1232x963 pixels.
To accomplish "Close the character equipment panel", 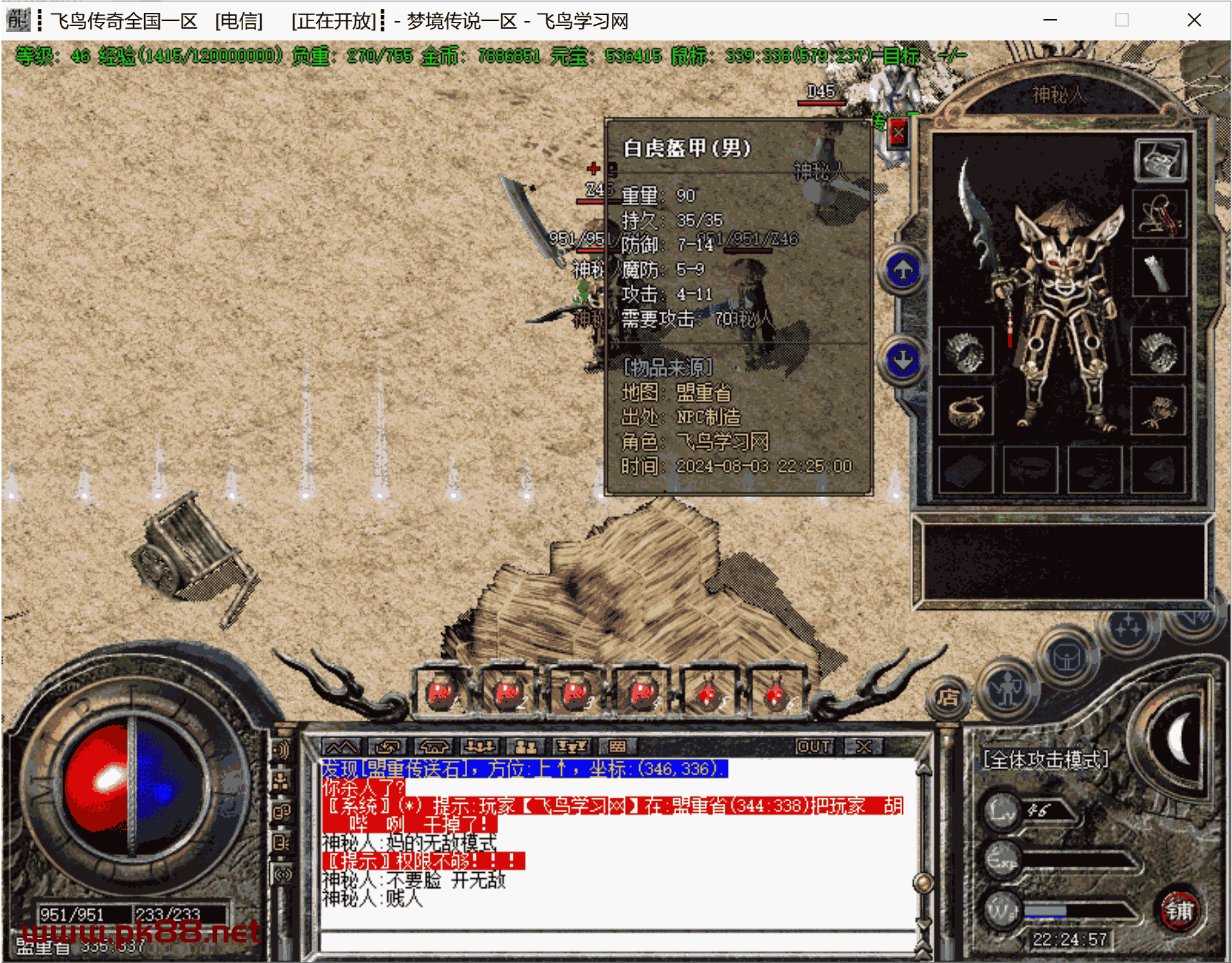I will [x=898, y=133].
